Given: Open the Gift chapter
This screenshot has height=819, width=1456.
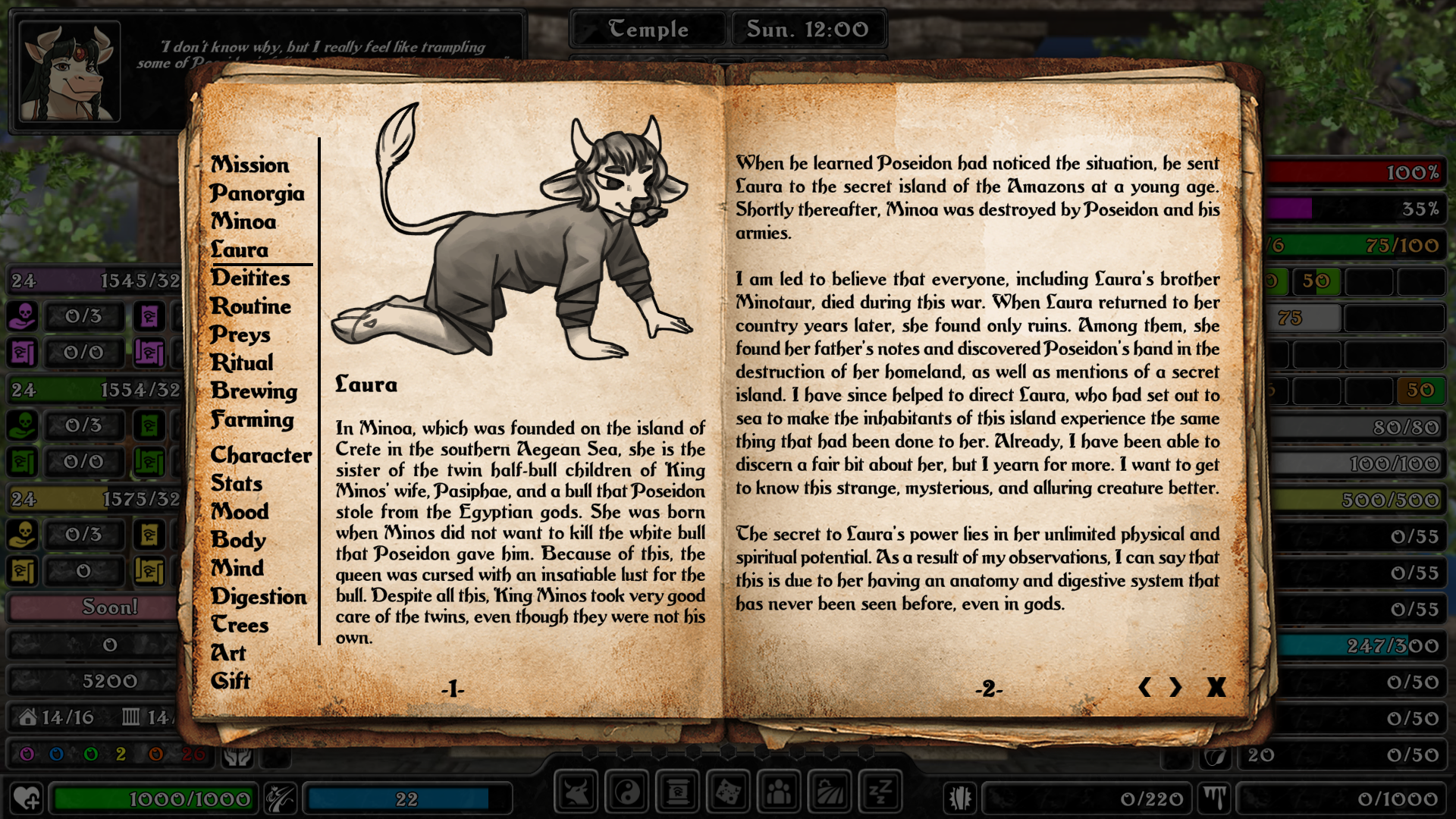Looking at the screenshot, I should tap(231, 681).
